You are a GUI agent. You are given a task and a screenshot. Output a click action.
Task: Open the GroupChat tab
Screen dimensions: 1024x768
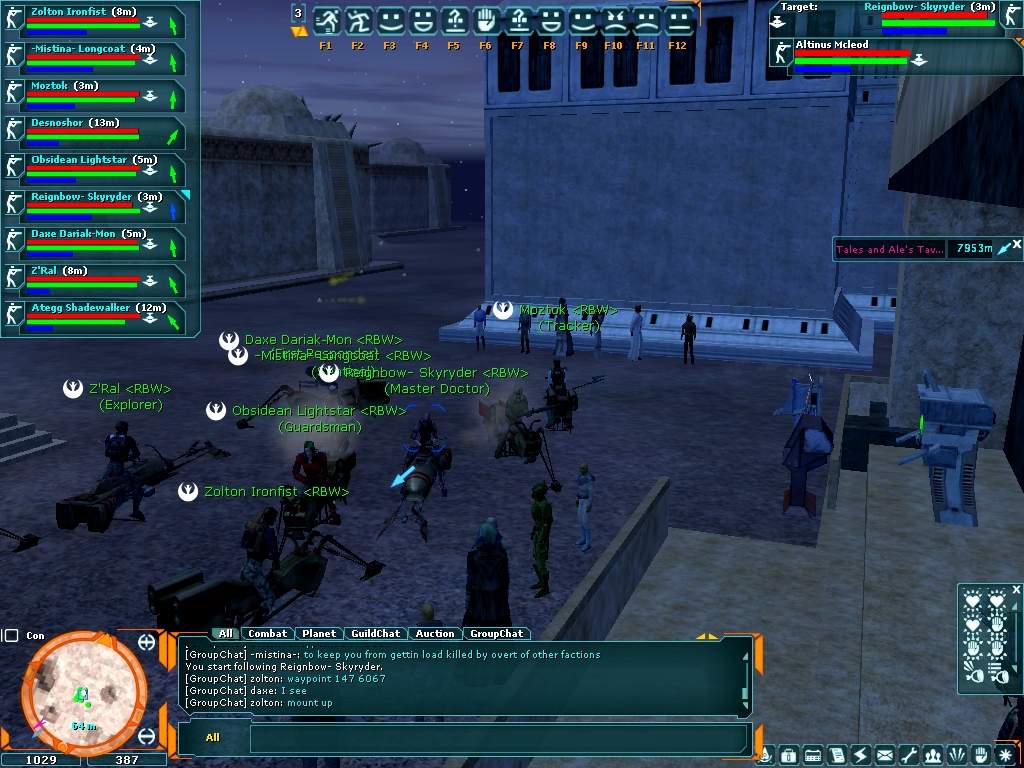click(497, 633)
